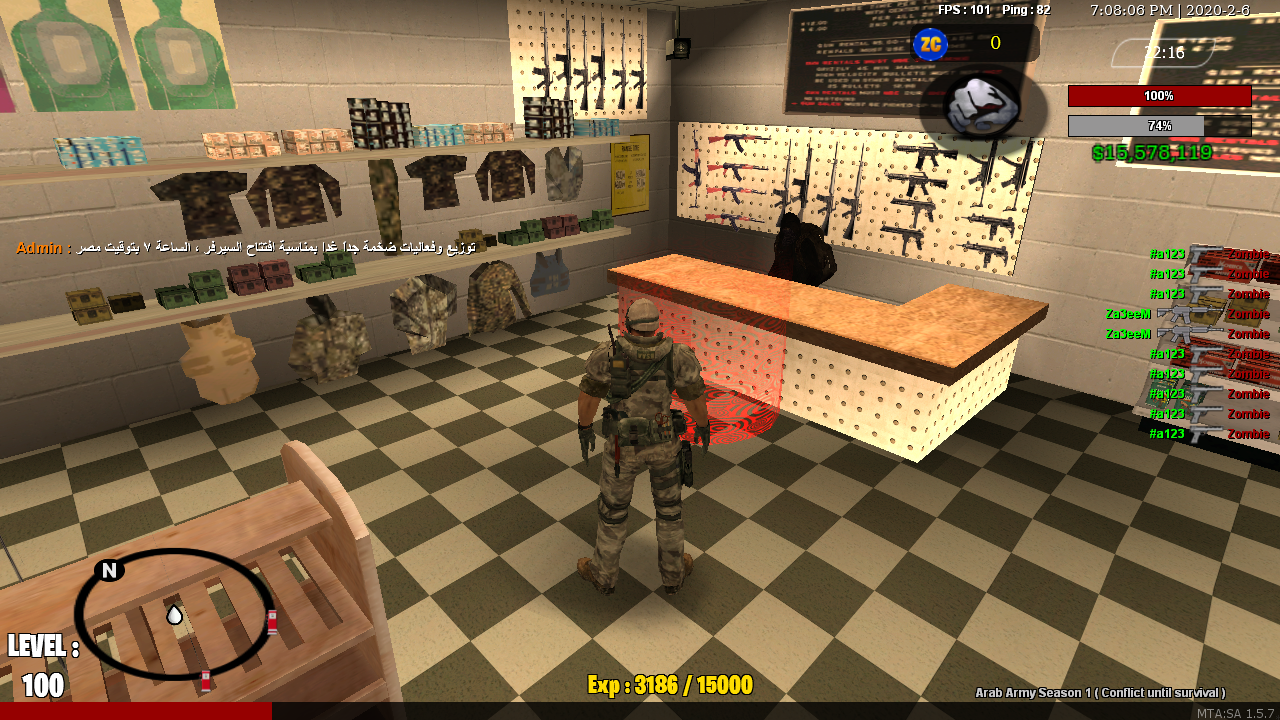Click the bottom pistol icon in the killfeed
Screen dimensions: 1280x720
coord(1200,434)
